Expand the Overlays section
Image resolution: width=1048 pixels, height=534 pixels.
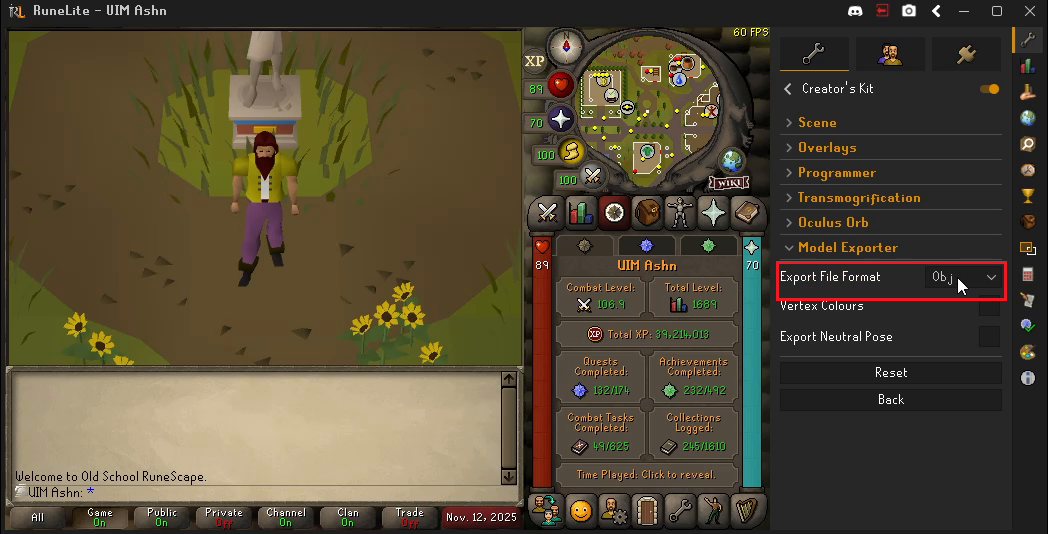(x=826, y=148)
